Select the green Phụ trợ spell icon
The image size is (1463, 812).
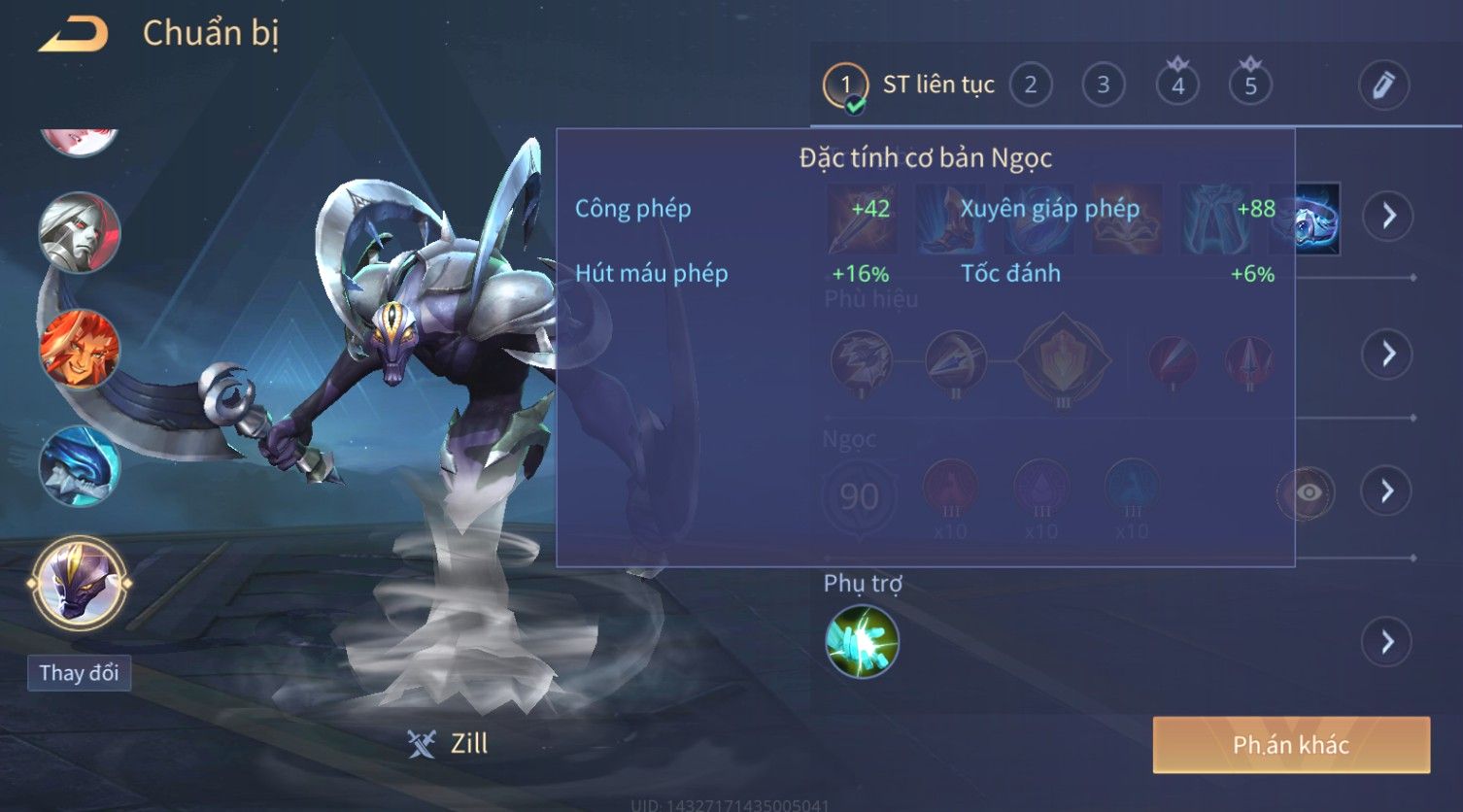[x=862, y=642]
